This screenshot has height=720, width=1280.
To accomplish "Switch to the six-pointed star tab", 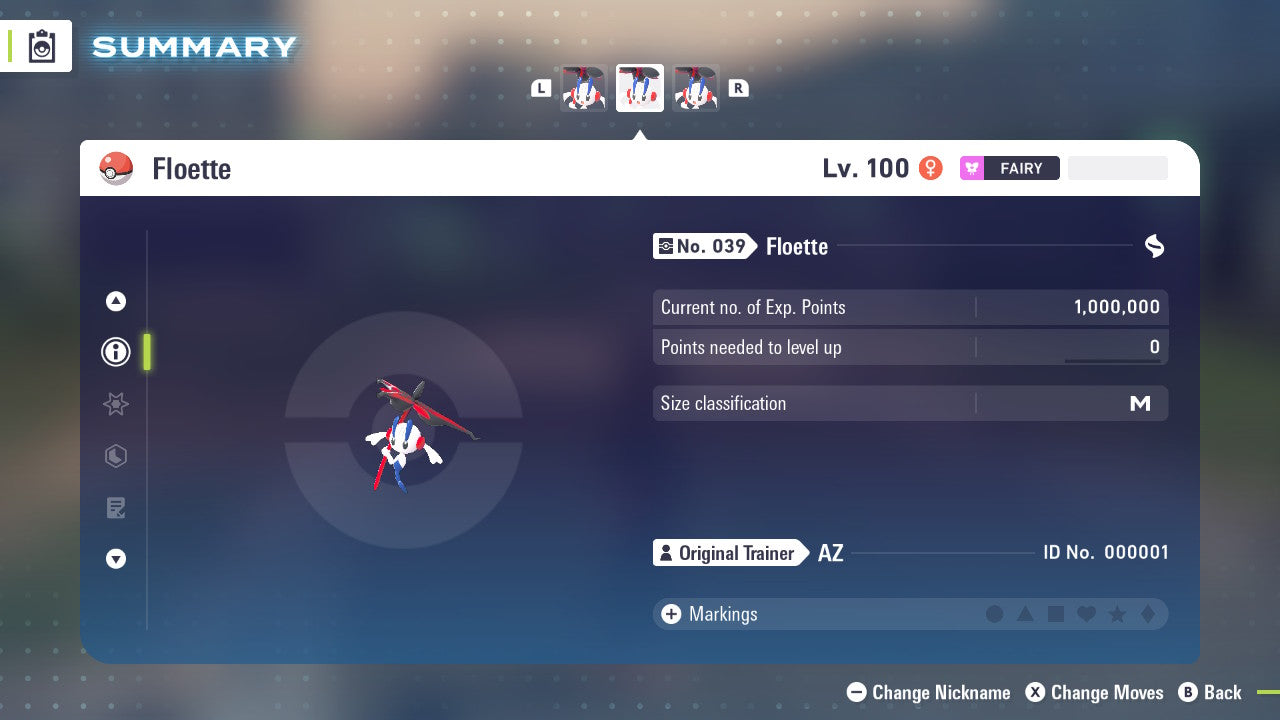I will pos(116,404).
